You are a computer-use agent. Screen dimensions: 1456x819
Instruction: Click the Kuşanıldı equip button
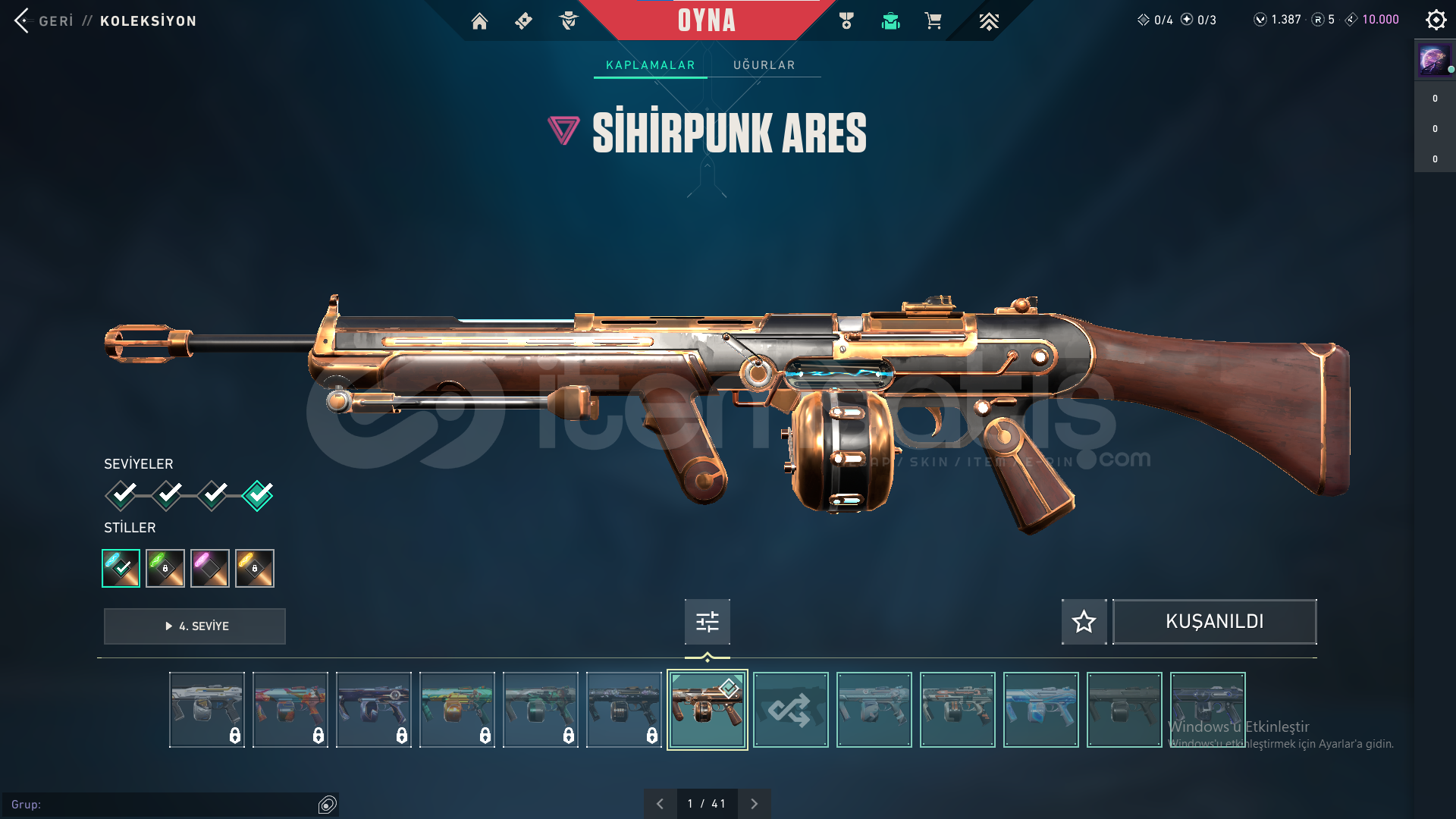tap(1214, 622)
